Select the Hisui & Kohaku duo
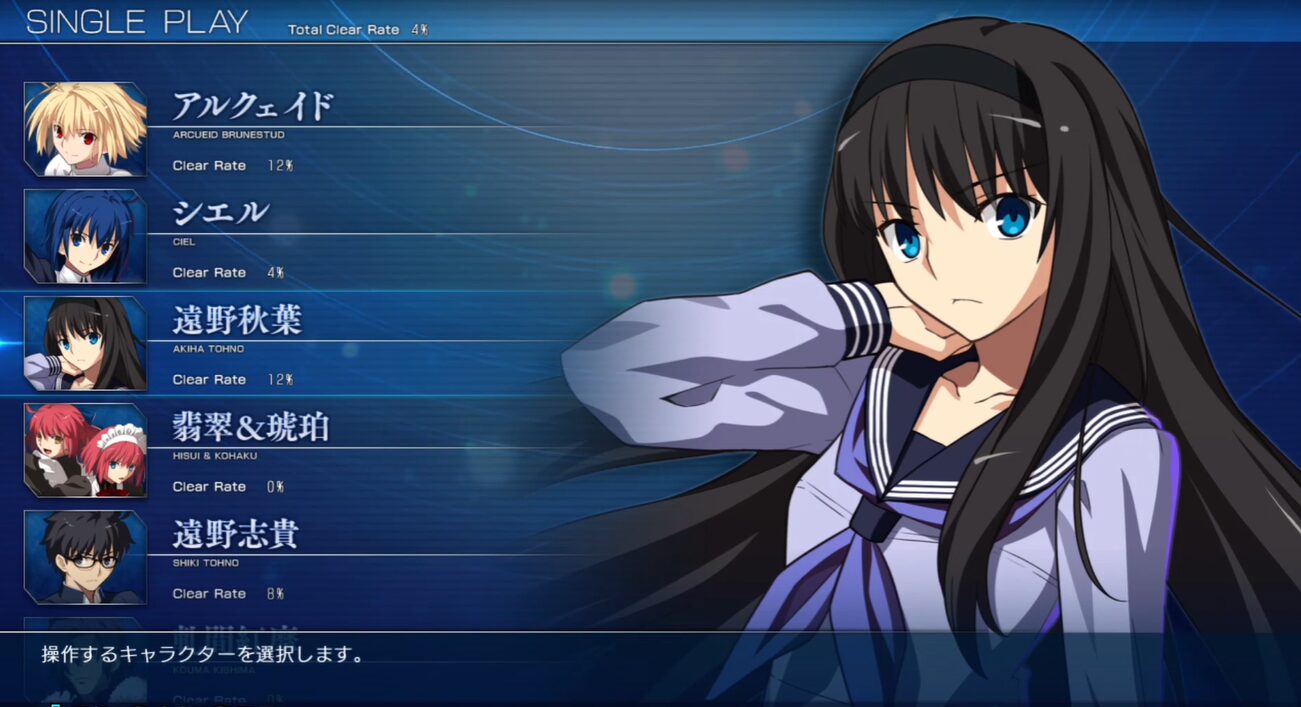This screenshot has height=707, width=1301. pyautogui.click(x=250, y=427)
